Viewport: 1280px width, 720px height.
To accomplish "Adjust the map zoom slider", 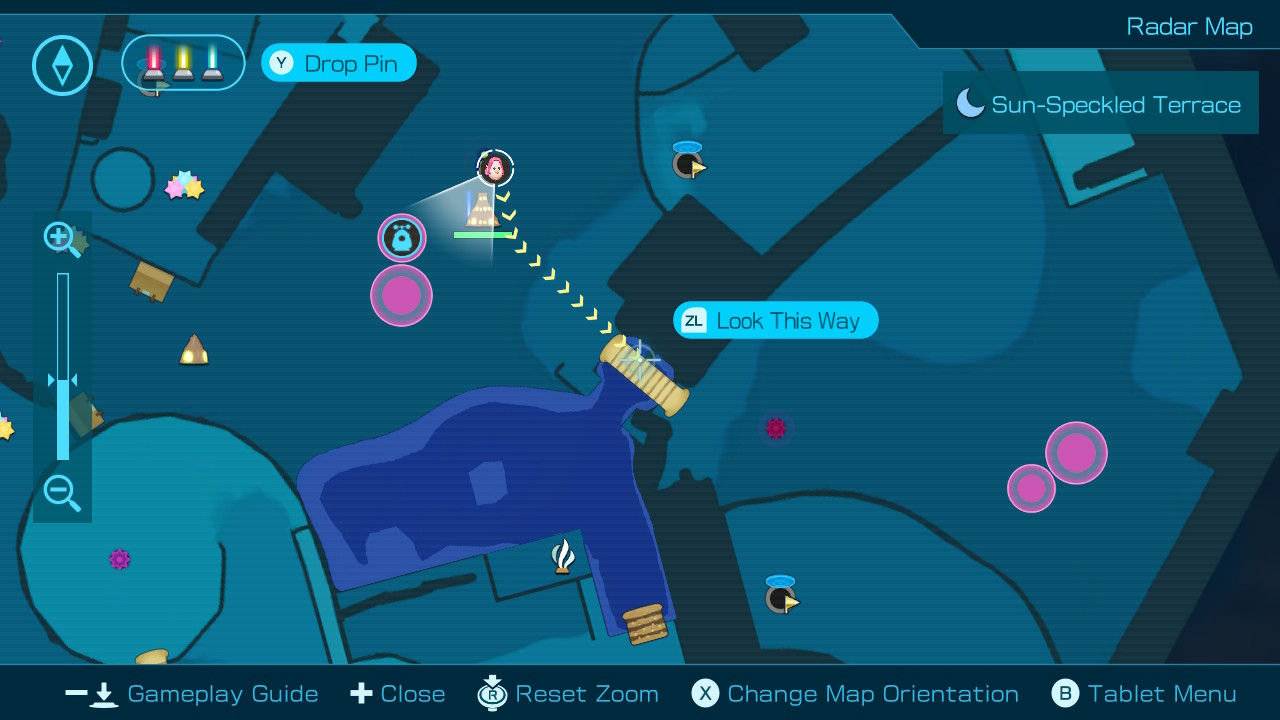I will [63, 380].
